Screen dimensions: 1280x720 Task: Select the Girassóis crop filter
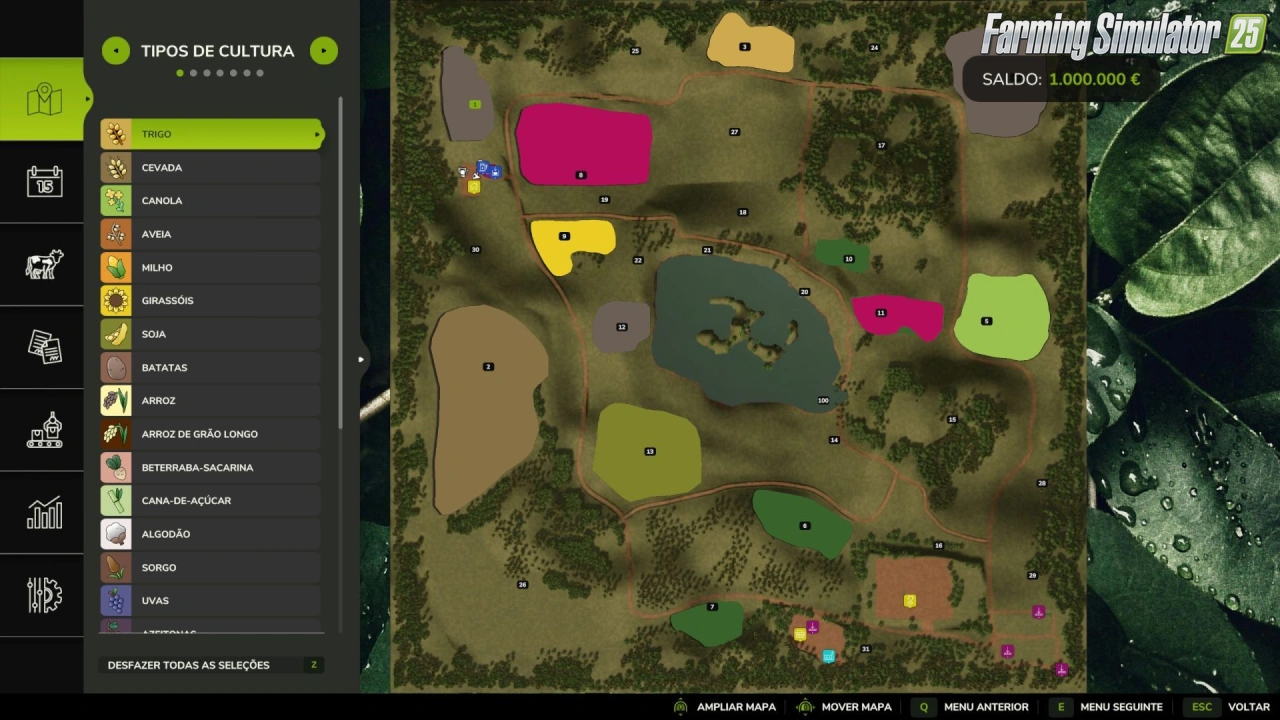pos(211,300)
